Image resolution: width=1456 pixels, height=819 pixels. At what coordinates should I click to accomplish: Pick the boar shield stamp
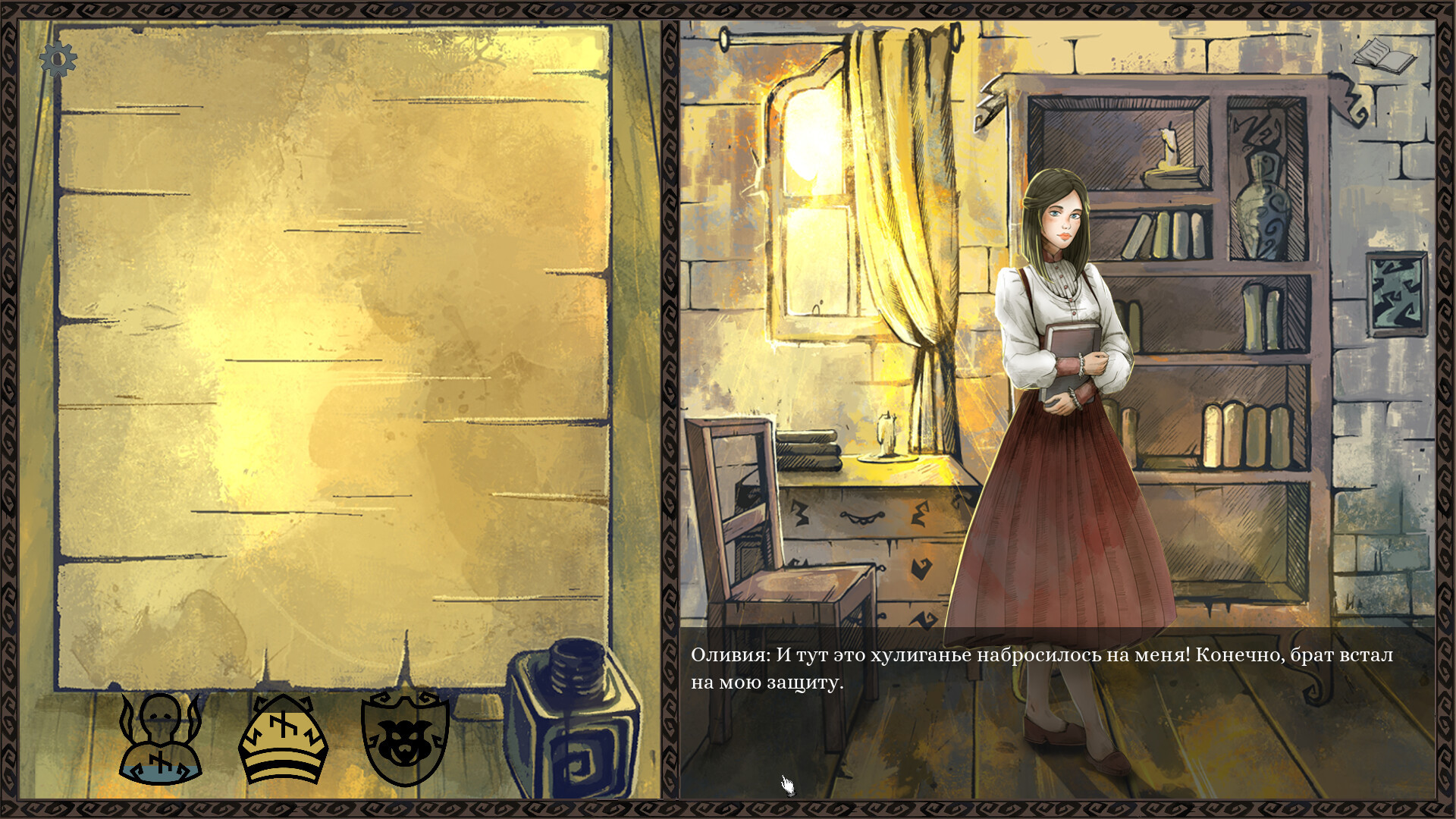coord(405,739)
